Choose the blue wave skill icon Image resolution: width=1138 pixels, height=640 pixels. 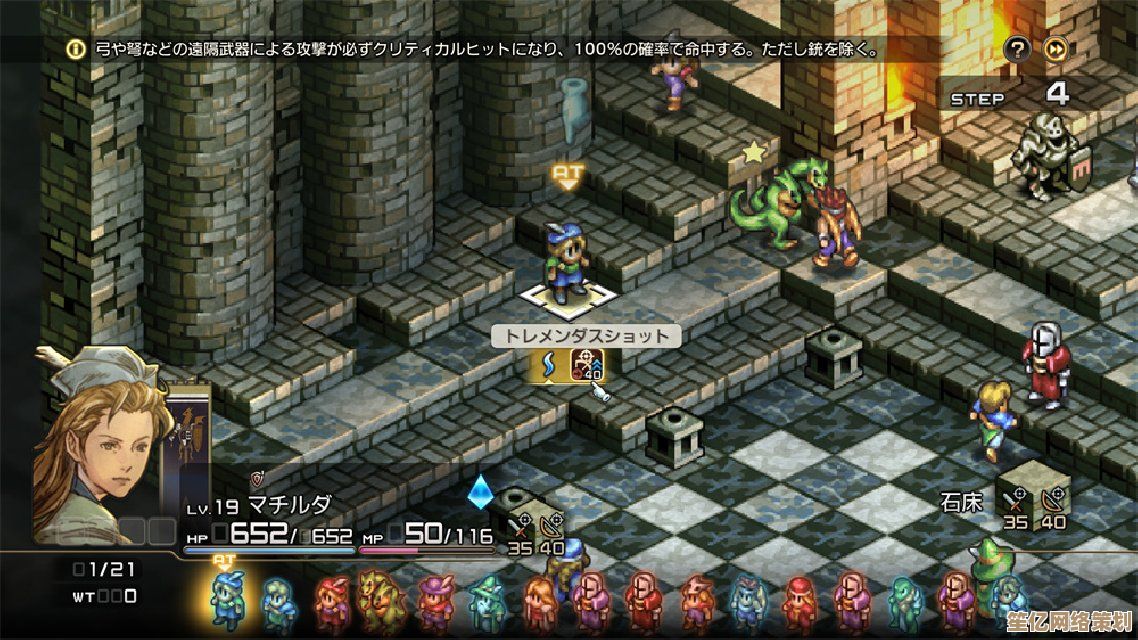pos(547,367)
